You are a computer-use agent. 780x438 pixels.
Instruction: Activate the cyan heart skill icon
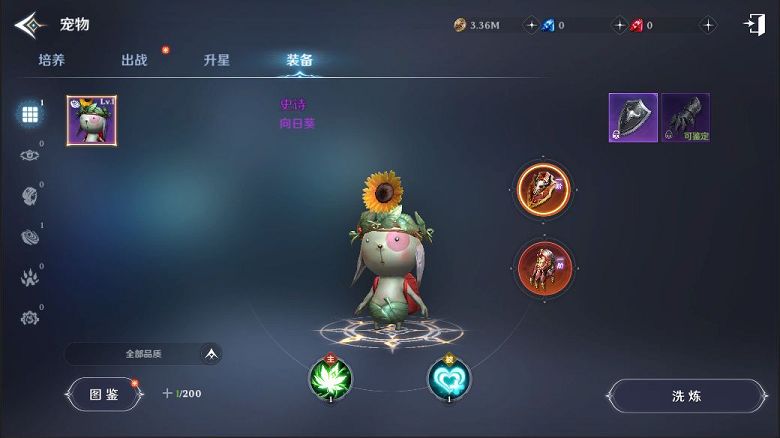[x=448, y=378]
